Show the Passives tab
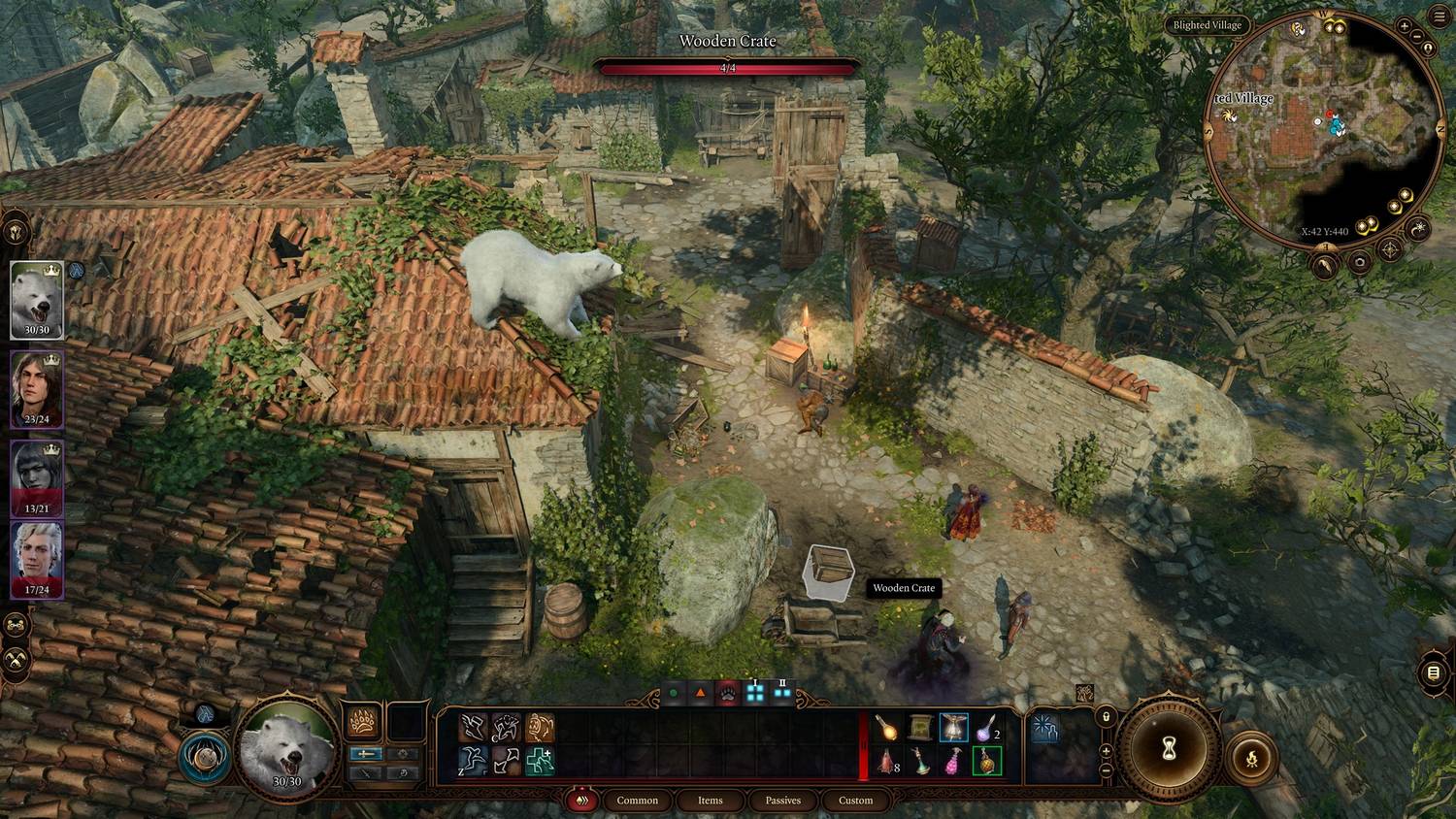This screenshot has width=1456, height=819. [782, 801]
